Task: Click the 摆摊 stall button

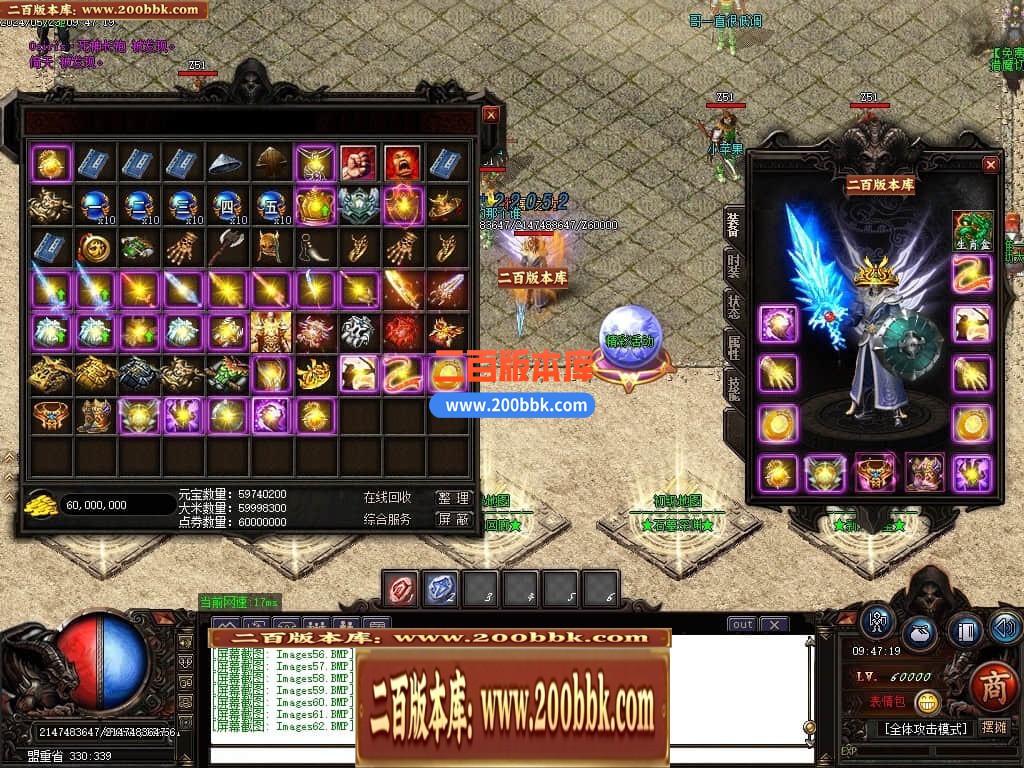Action: [994, 728]
